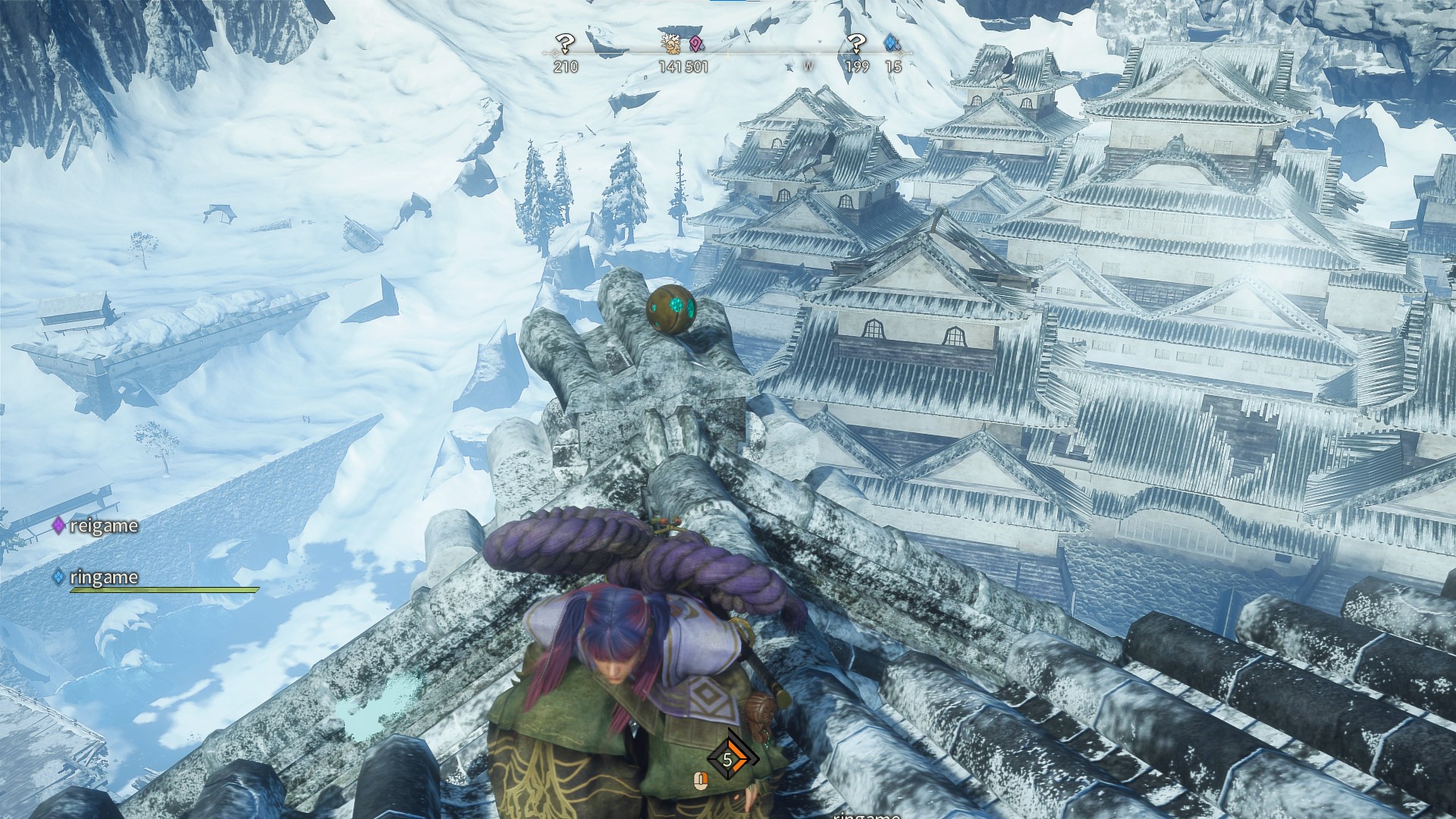Click the blue player marker on the compass
The height and width of the screenshot is (819, 1456).
[x=891, y=44]
